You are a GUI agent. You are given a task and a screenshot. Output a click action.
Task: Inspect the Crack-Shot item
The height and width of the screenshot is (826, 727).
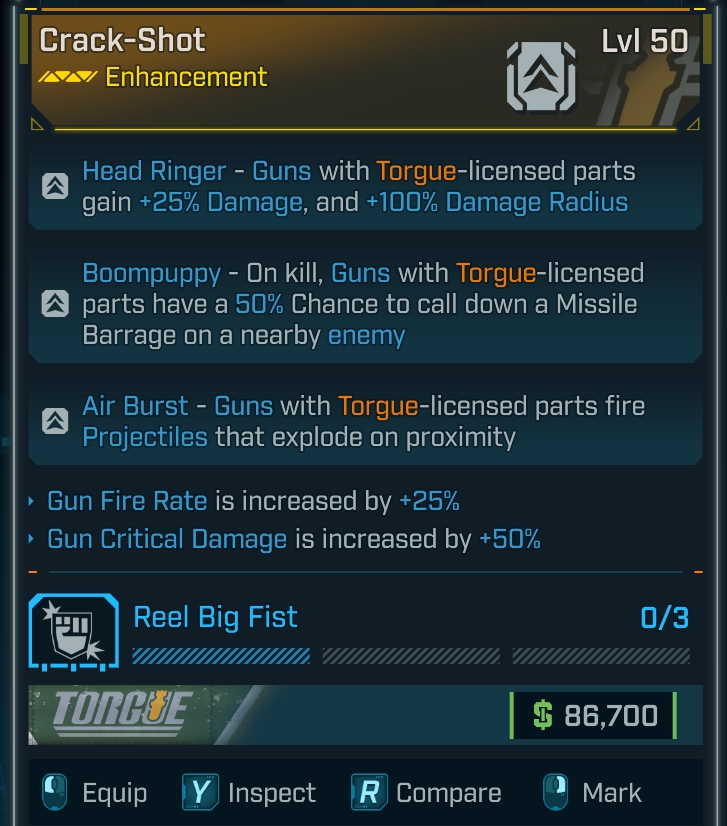[250, 793]
